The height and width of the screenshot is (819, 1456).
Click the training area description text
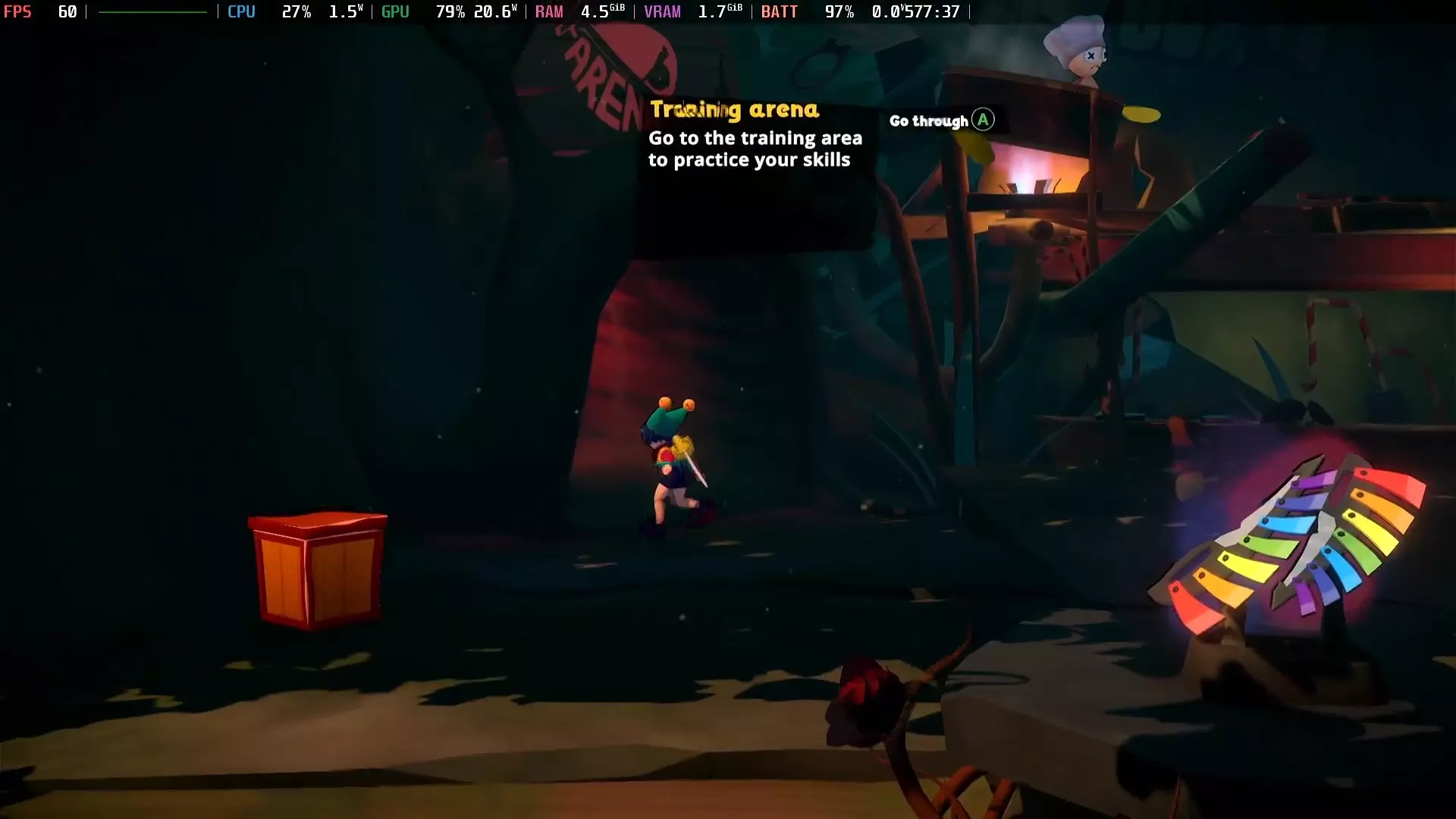pos(755,149)
